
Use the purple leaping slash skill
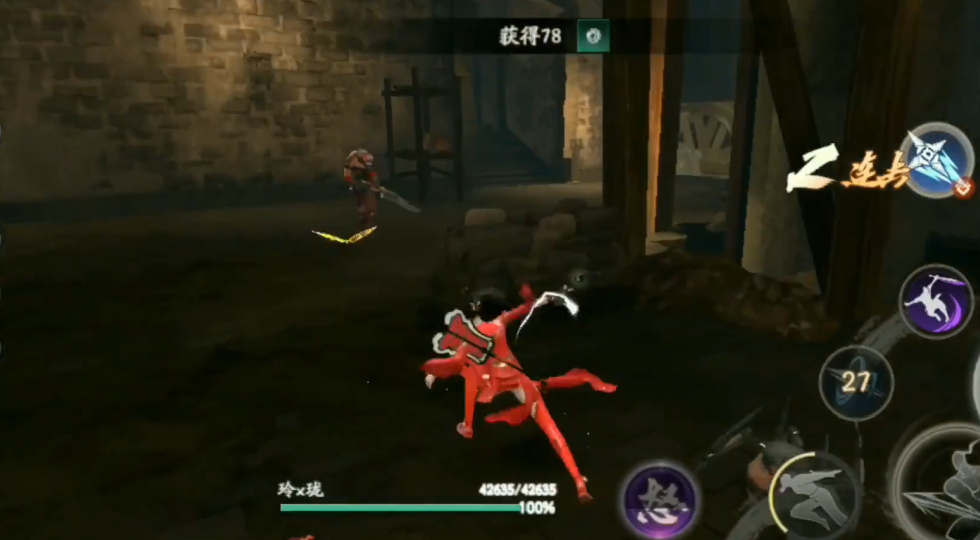pyautogui.click(x=936, y=301)
